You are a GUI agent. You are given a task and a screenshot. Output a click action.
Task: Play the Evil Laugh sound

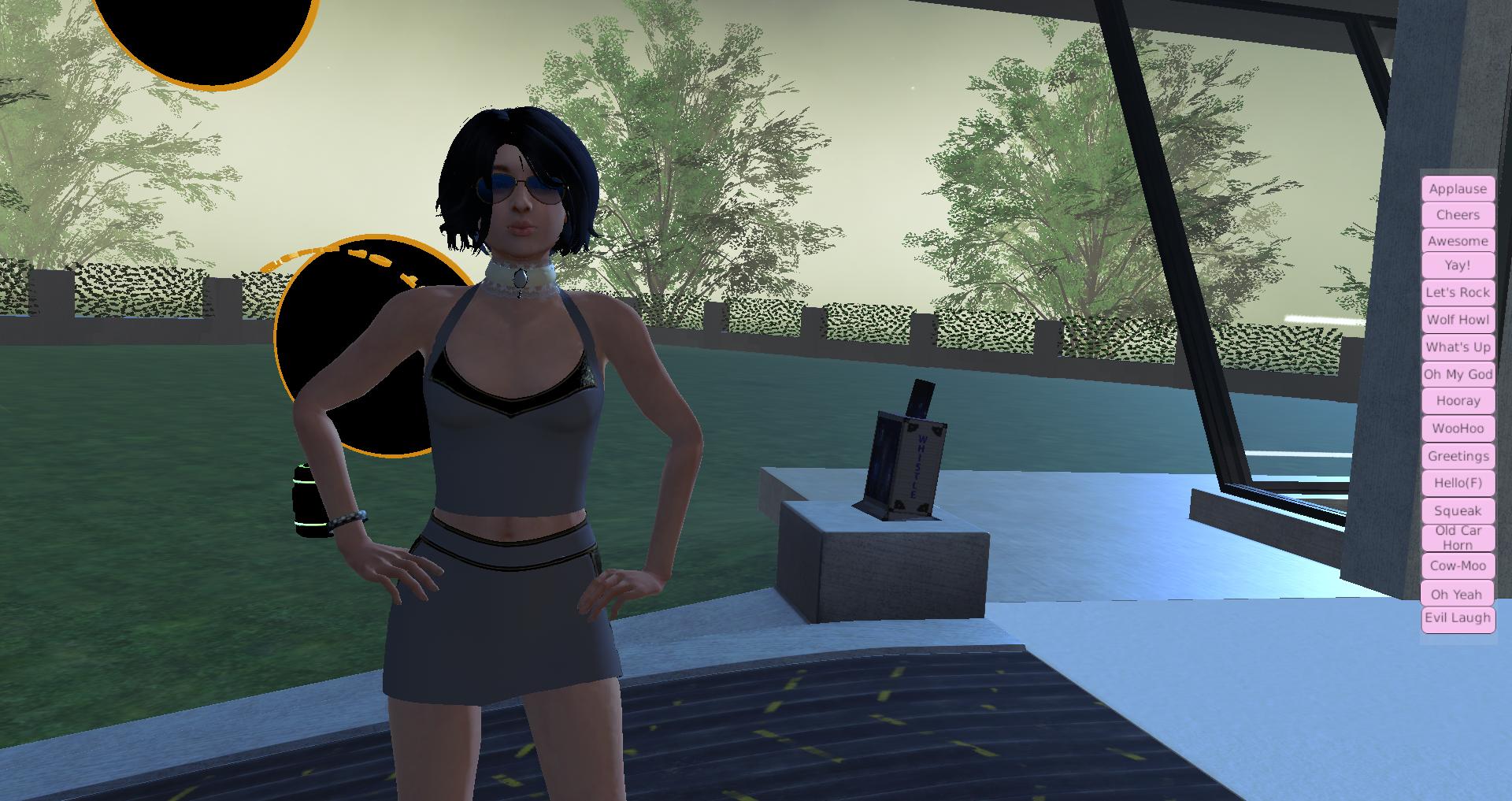click(1458, 618)
